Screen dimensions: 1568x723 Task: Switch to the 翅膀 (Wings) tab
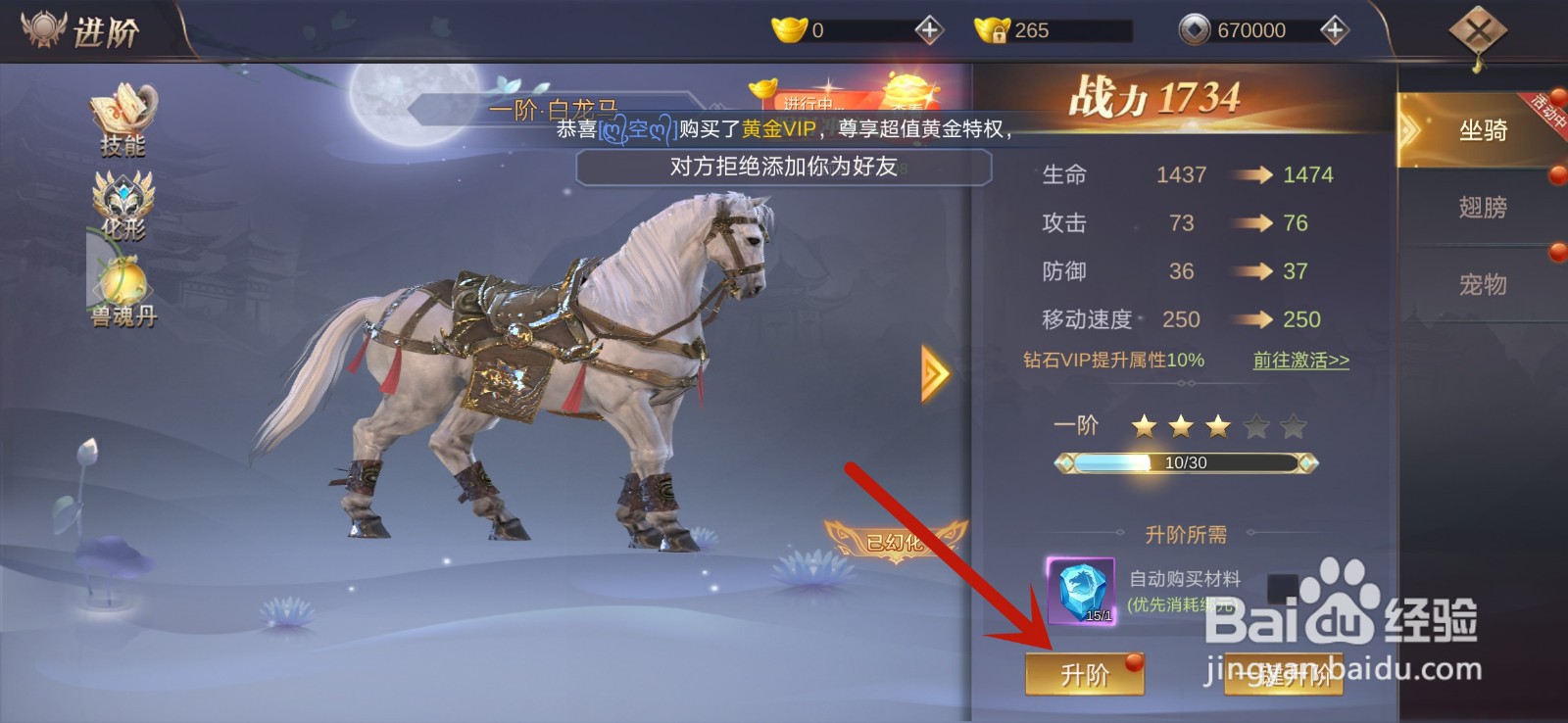pyautogui.click(x=1483, y=209)
